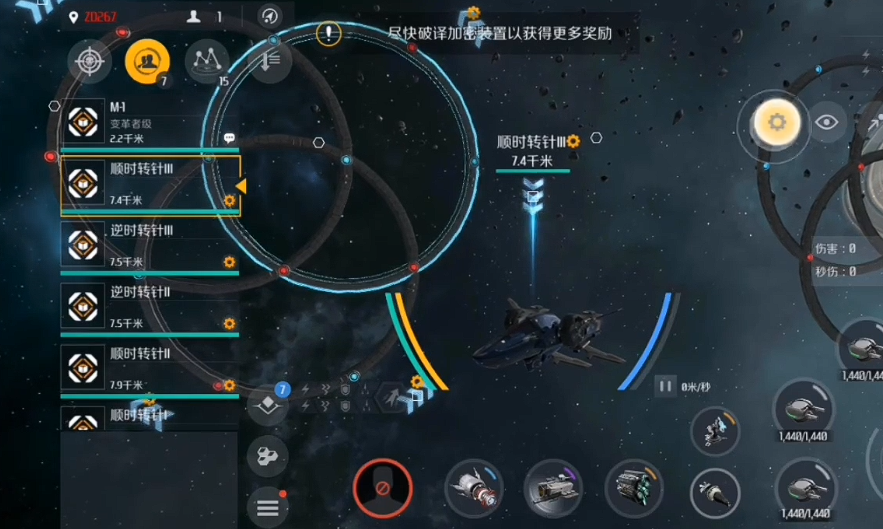Viewport: 883px width, 529px height.
Task: Open the stacked layers button with badge 7
Action: pyautogui.click(x=267, y=404)
